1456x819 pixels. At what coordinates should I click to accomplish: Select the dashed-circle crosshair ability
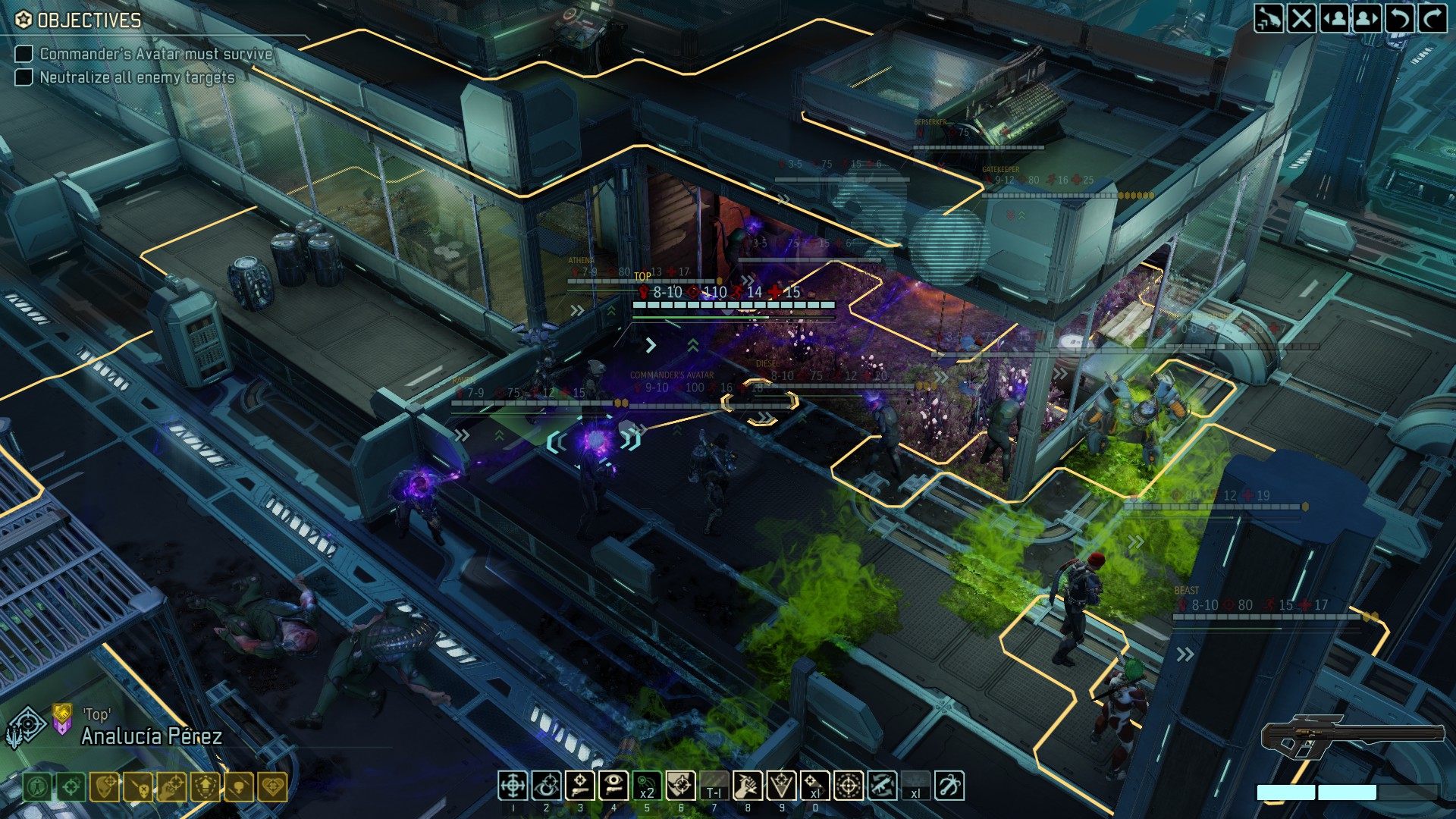848,786
